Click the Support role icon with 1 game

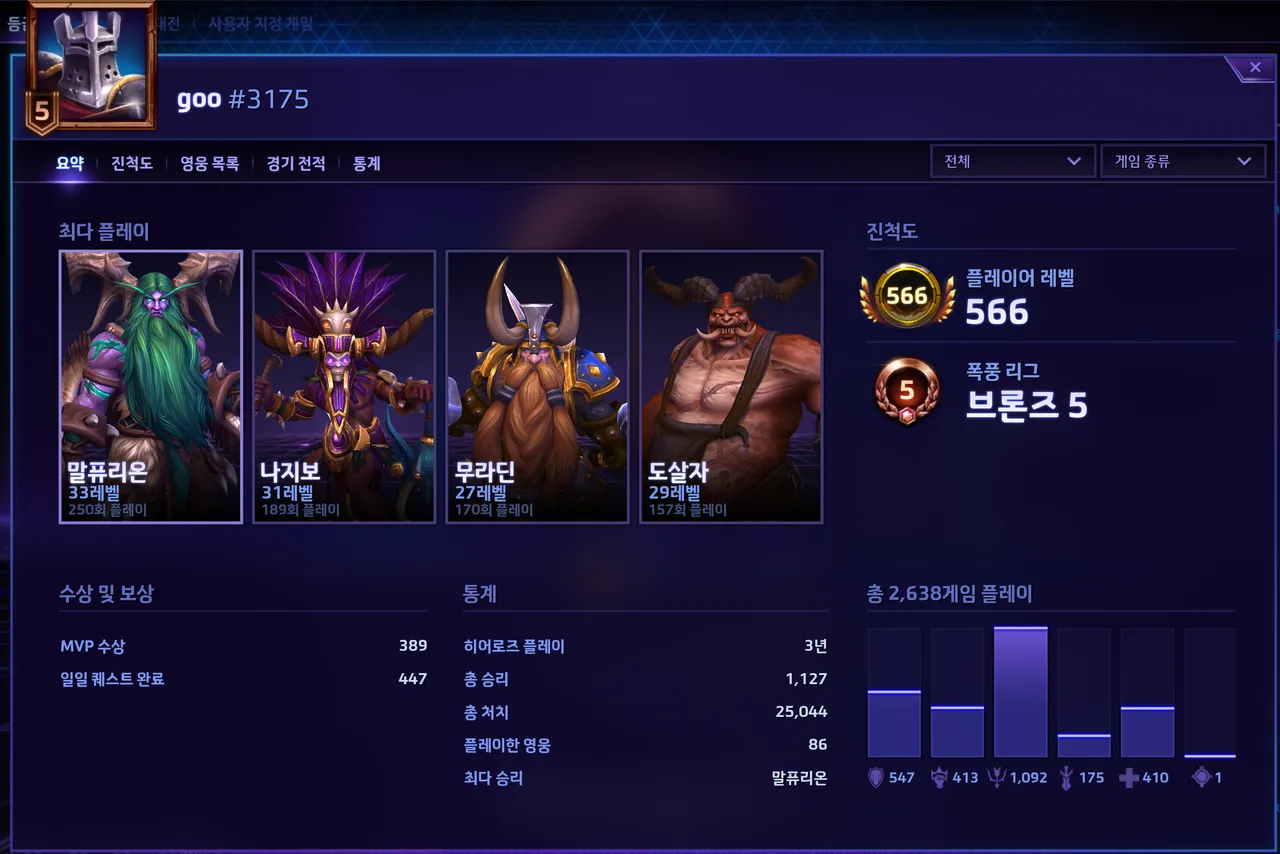point(1198,776)
